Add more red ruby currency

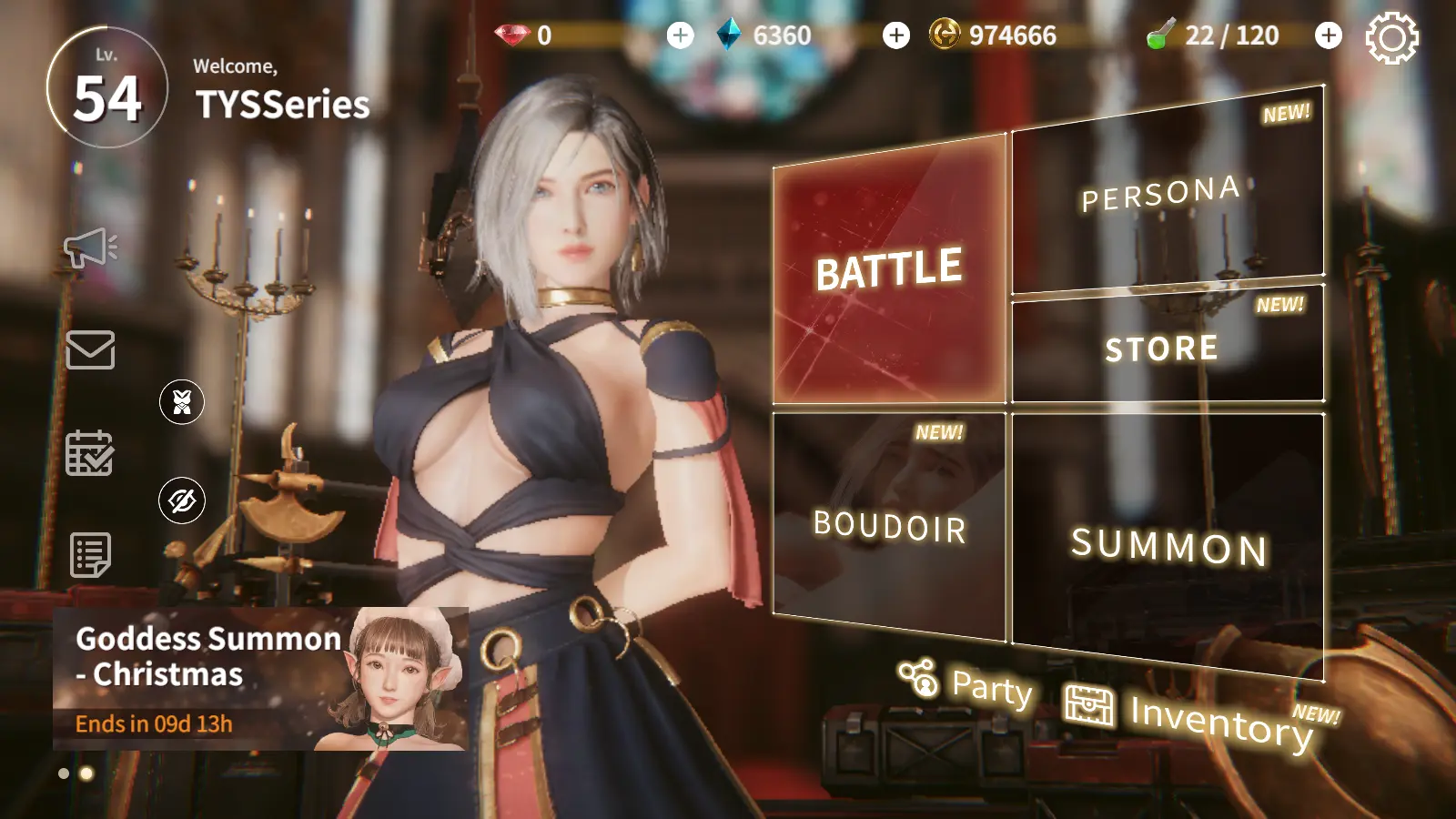click(x=680, y=35)
